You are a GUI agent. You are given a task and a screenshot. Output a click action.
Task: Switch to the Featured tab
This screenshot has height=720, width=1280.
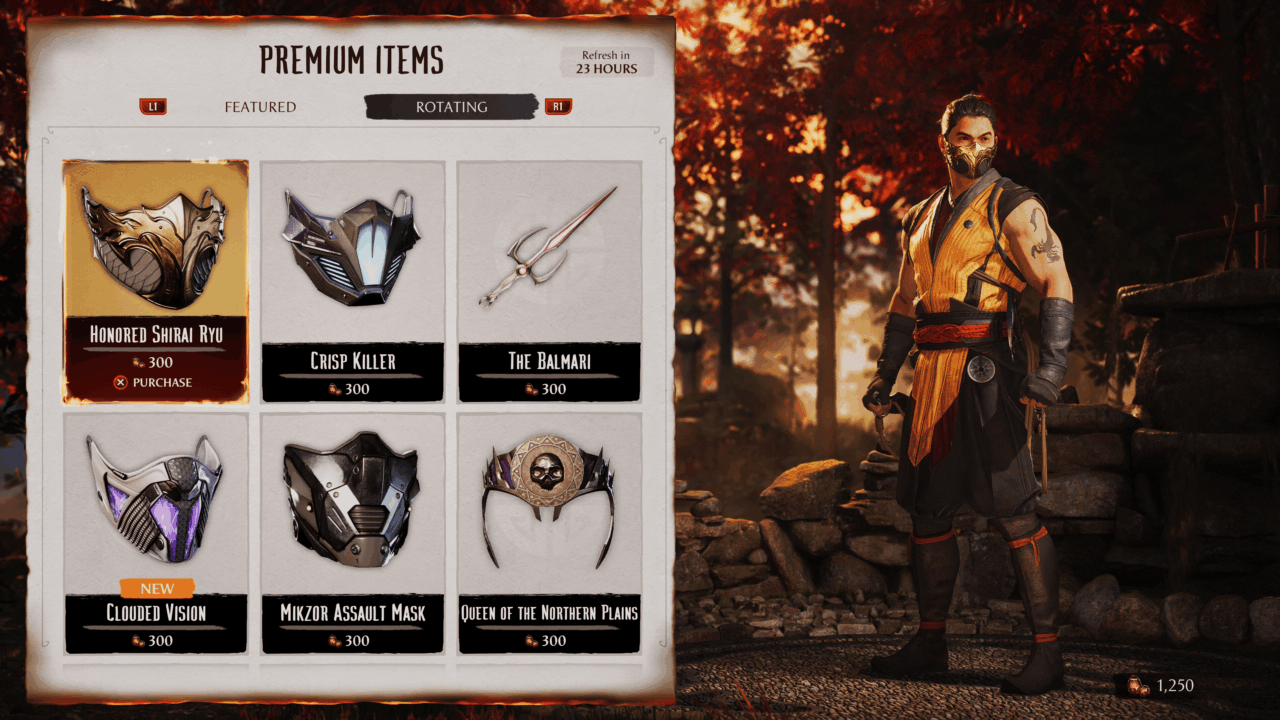point(260,107)
